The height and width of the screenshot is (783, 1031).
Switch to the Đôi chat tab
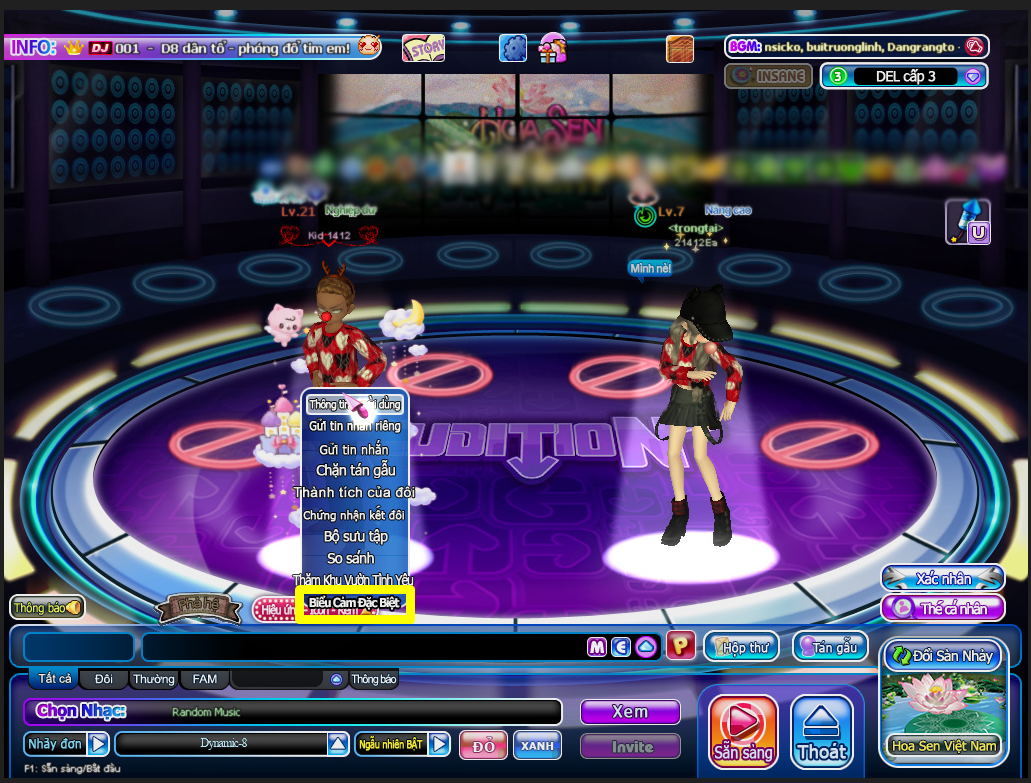click(x=104, y=679)
